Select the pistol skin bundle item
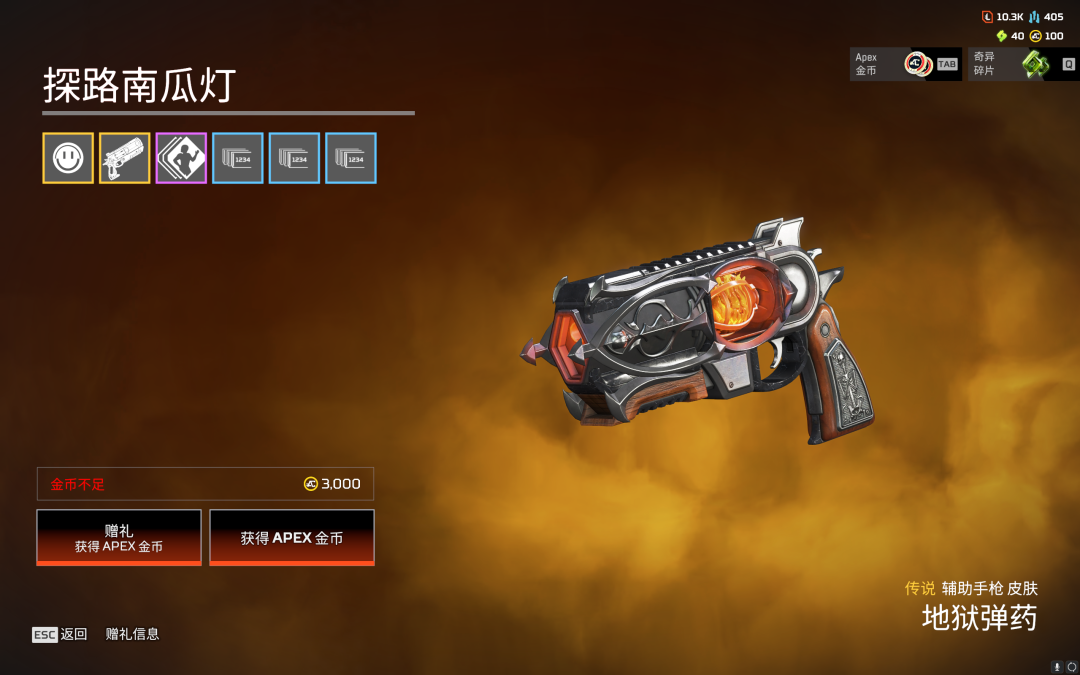Viewport: 1080px width, 675px height. (125, 158)
